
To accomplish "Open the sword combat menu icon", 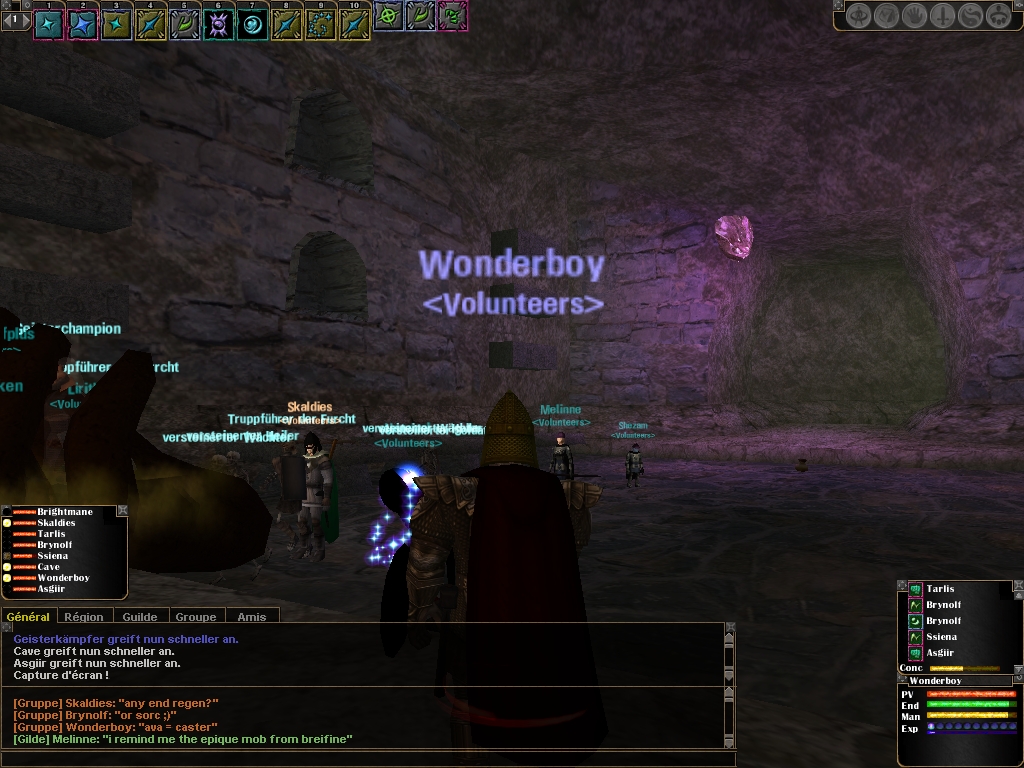I will coord(941,16).
